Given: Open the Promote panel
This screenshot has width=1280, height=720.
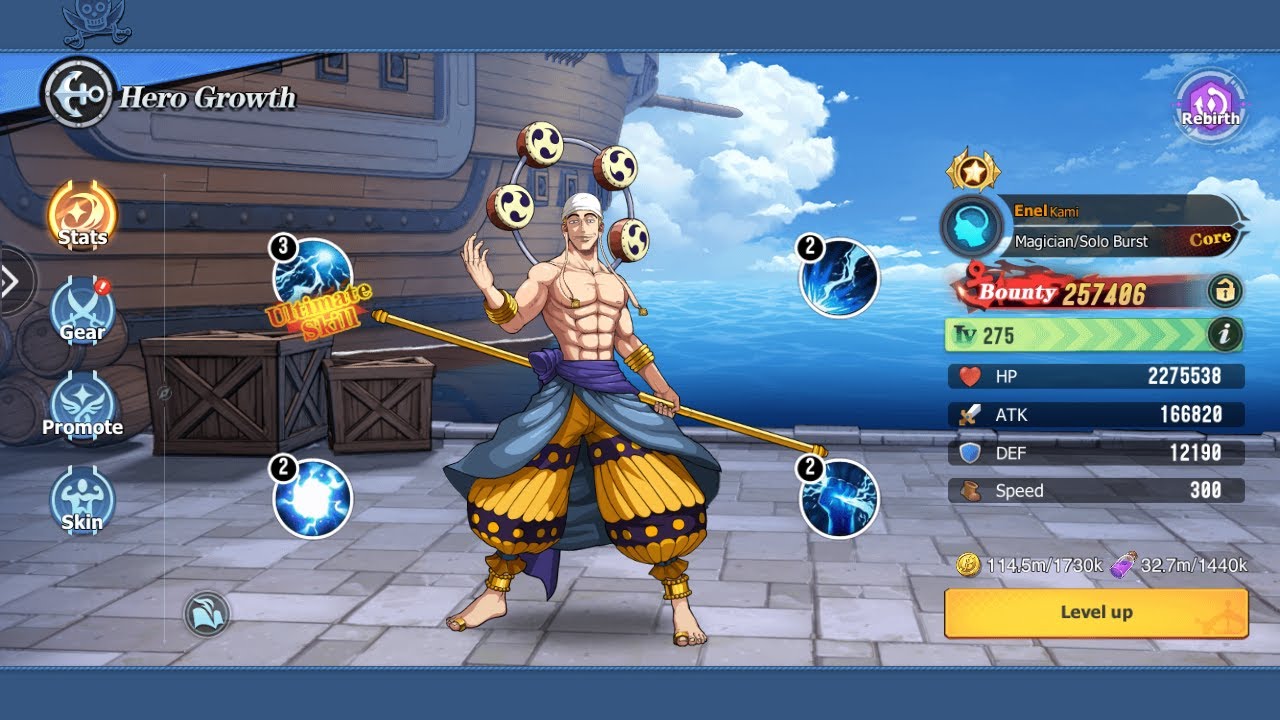Looking at the screenshot, I should click(83, 404).
